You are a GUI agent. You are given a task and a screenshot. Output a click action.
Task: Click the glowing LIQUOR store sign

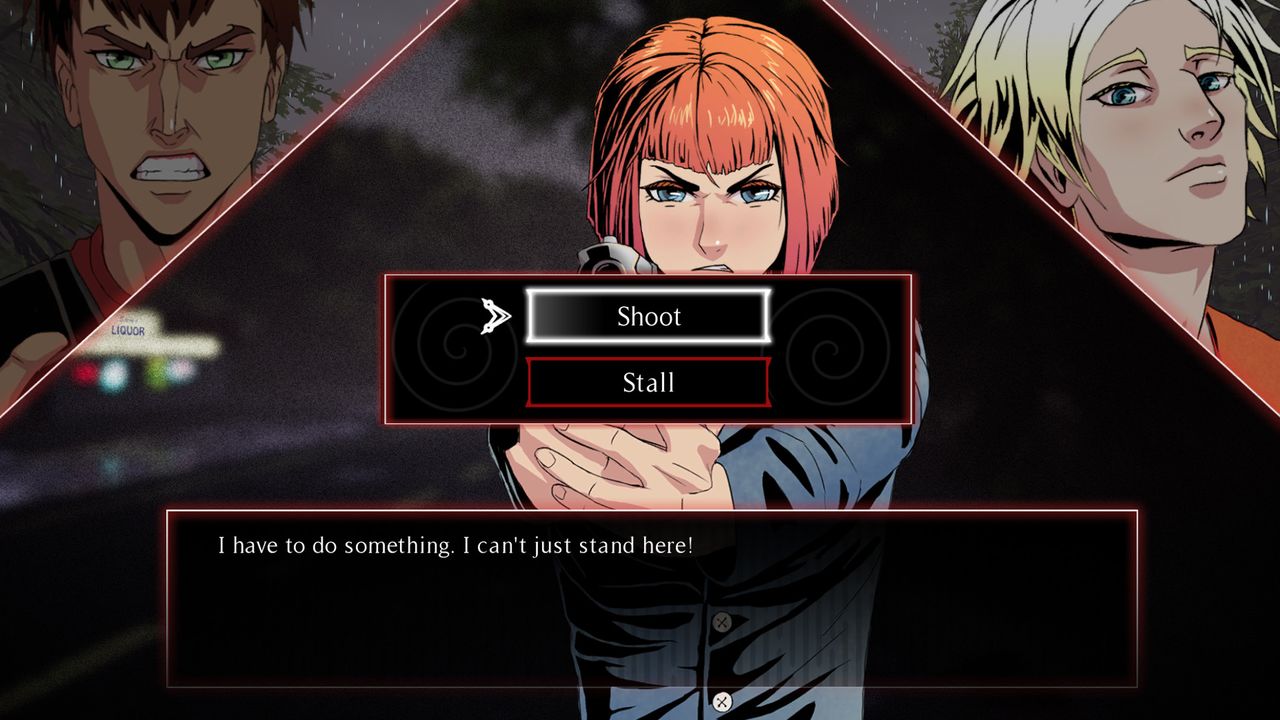pos(130,330)
